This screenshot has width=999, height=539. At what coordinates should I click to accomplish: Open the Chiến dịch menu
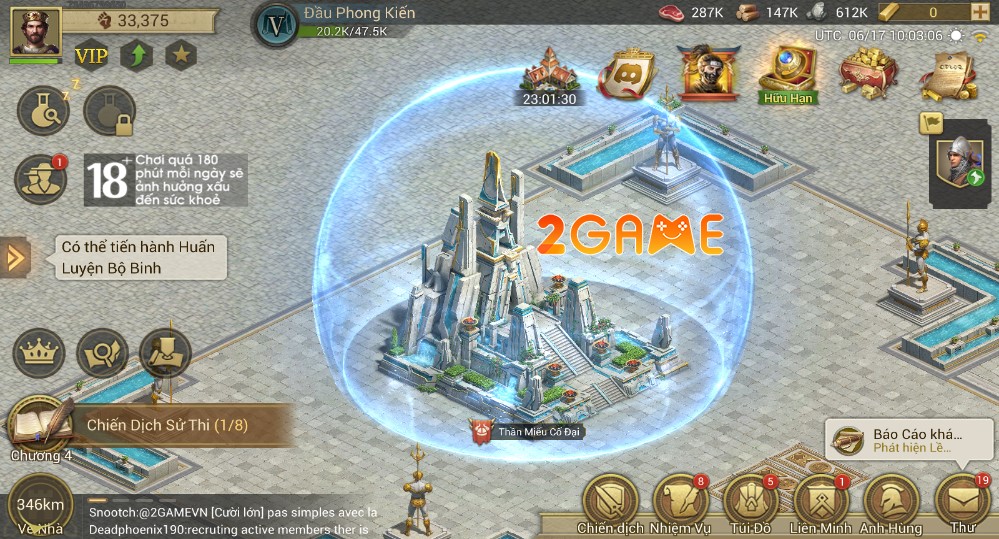click(608, 500)
